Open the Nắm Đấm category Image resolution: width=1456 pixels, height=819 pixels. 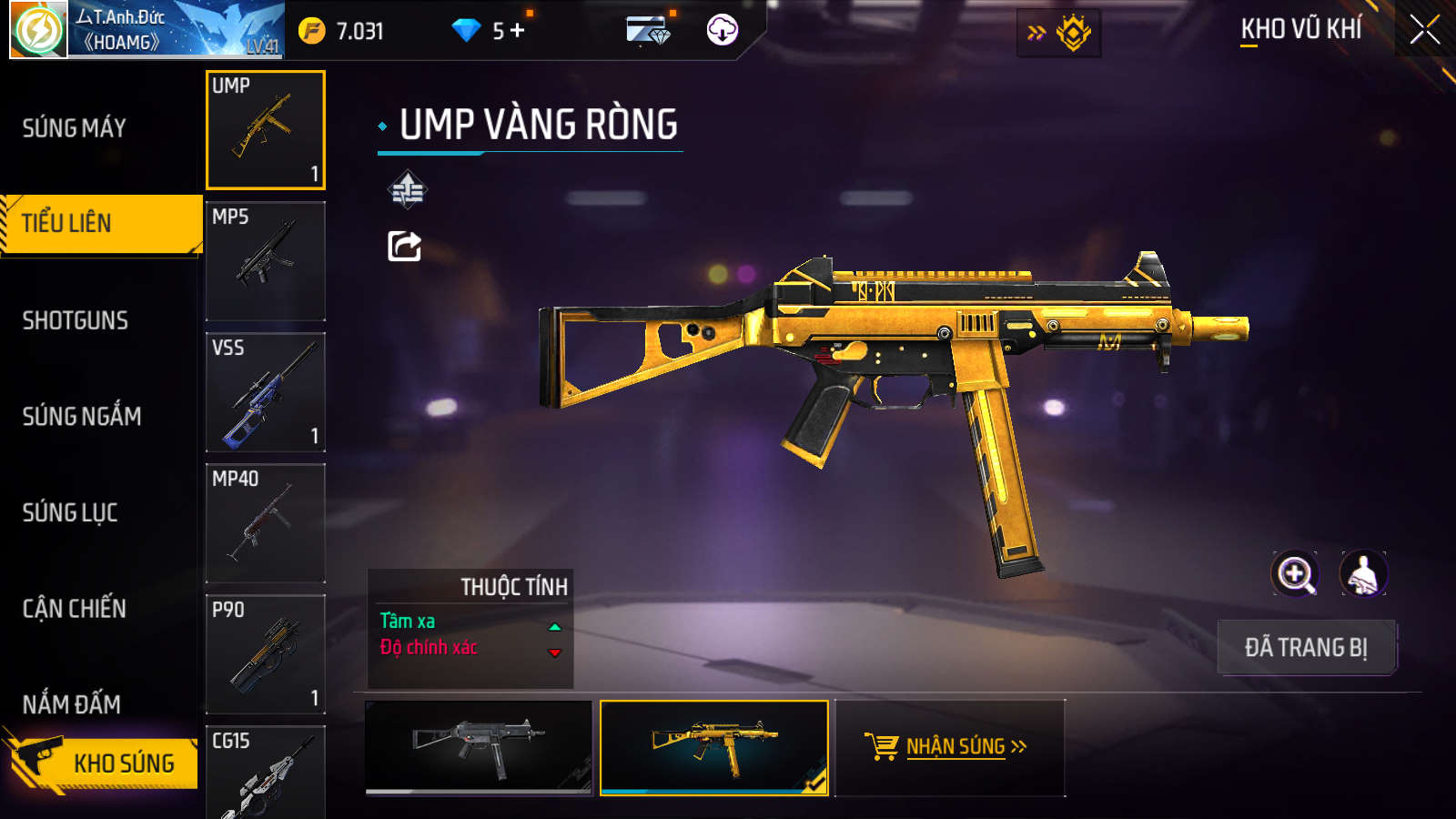pos(72,704)
